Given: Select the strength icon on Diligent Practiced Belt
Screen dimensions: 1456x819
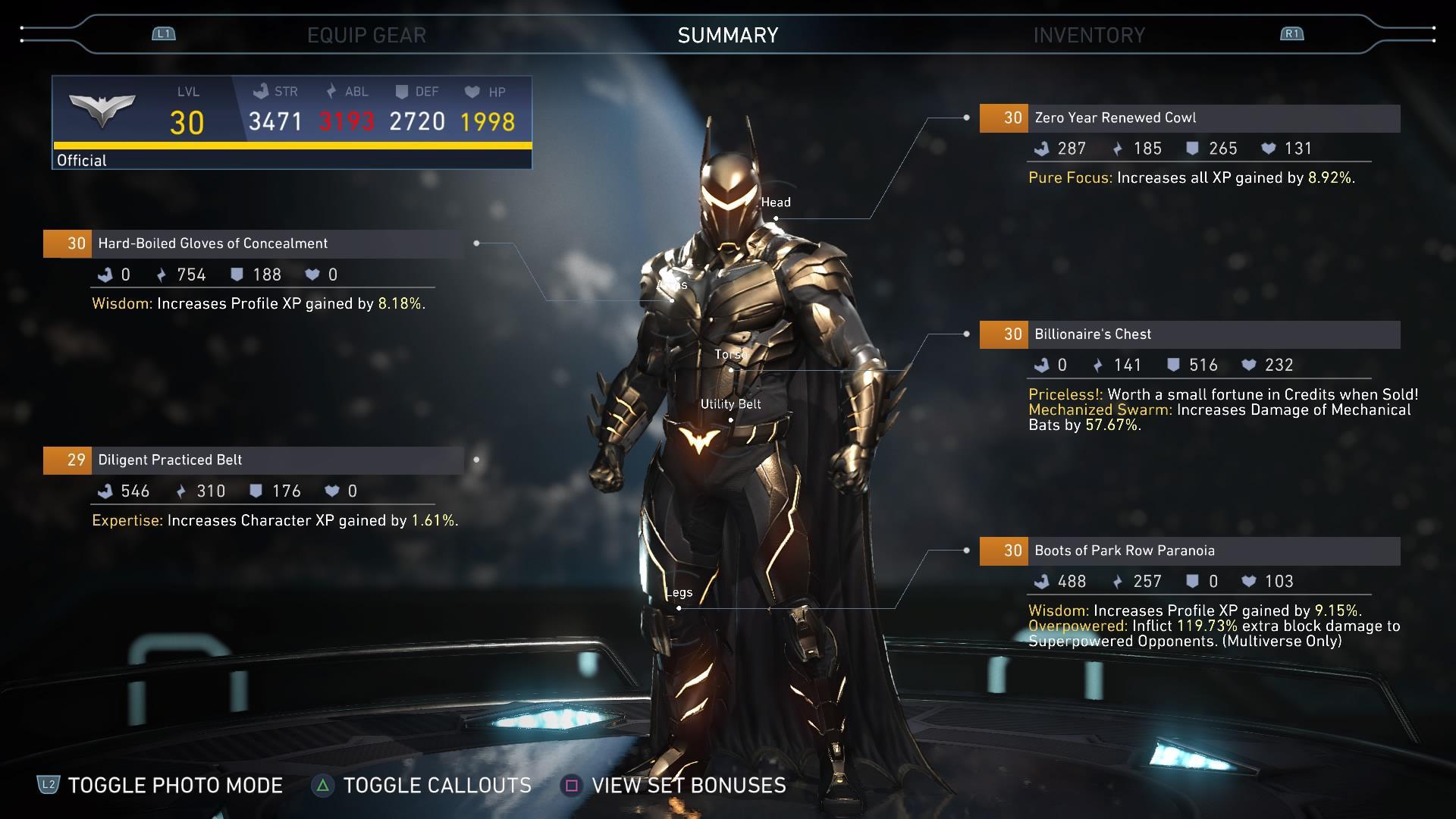Looking at the screenshot, I should (108, 491).
